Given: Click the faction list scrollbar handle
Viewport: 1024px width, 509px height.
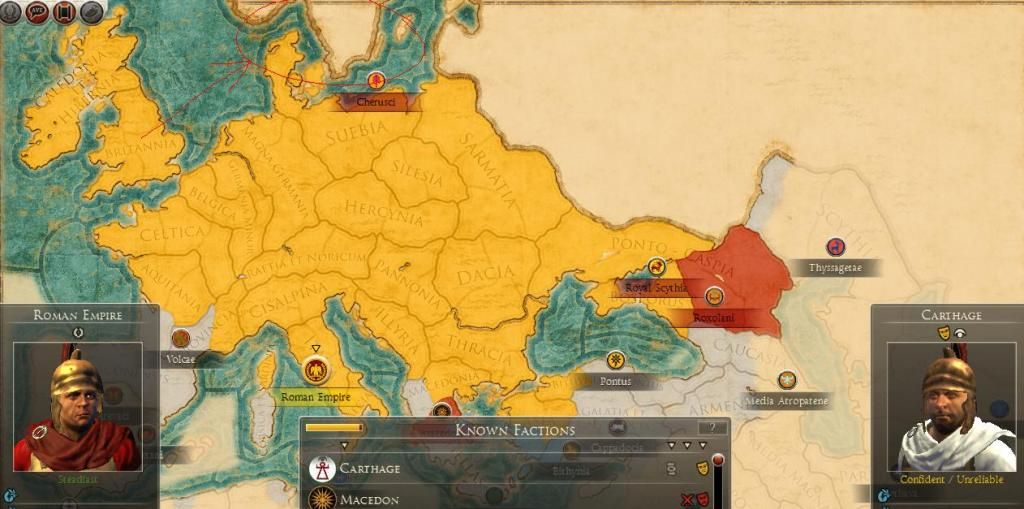Looking at the screenshot, I should (x=717, y=461).
